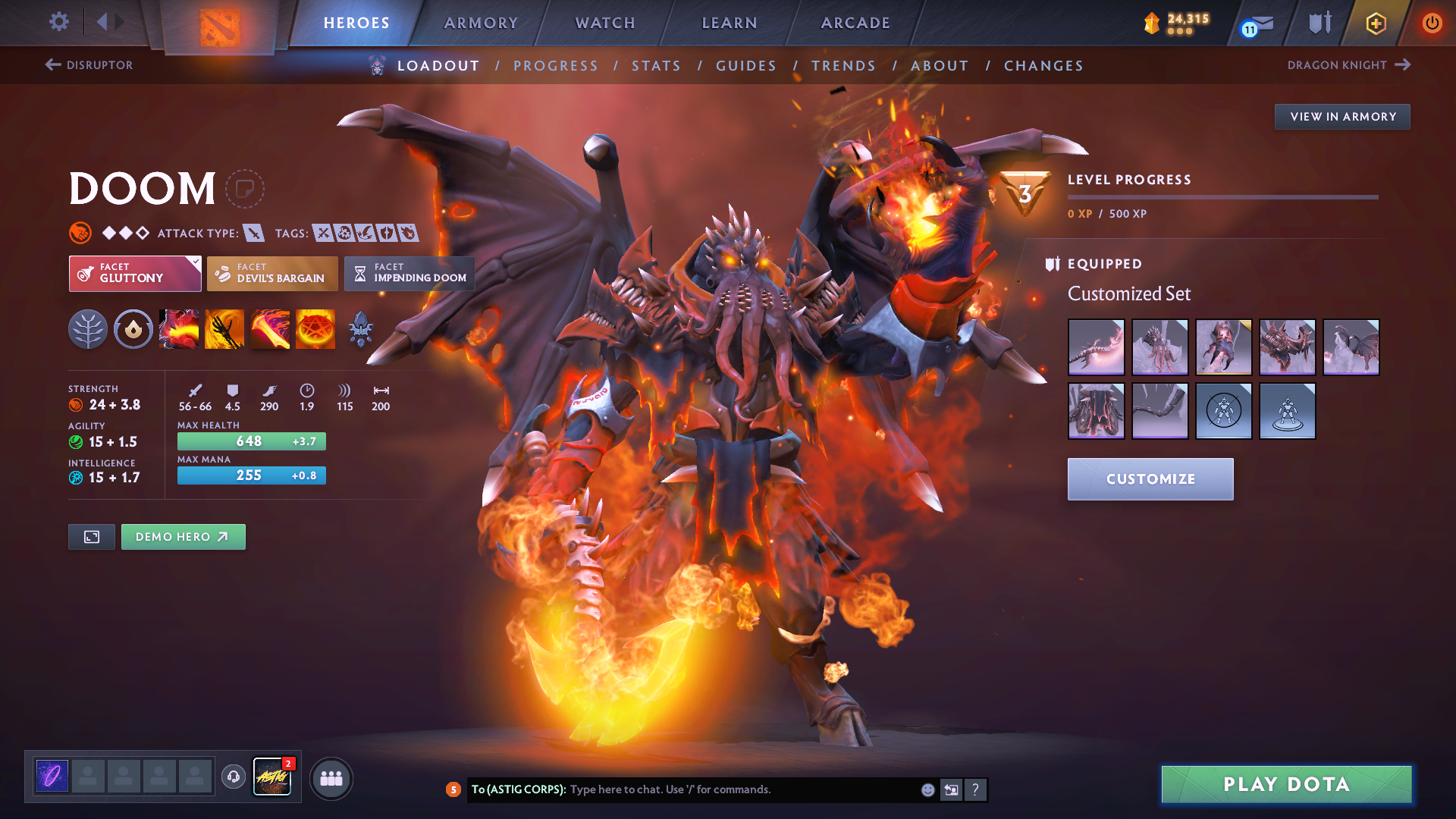Select the wings thumbnail in the Customized Set

pos(1353,347)
